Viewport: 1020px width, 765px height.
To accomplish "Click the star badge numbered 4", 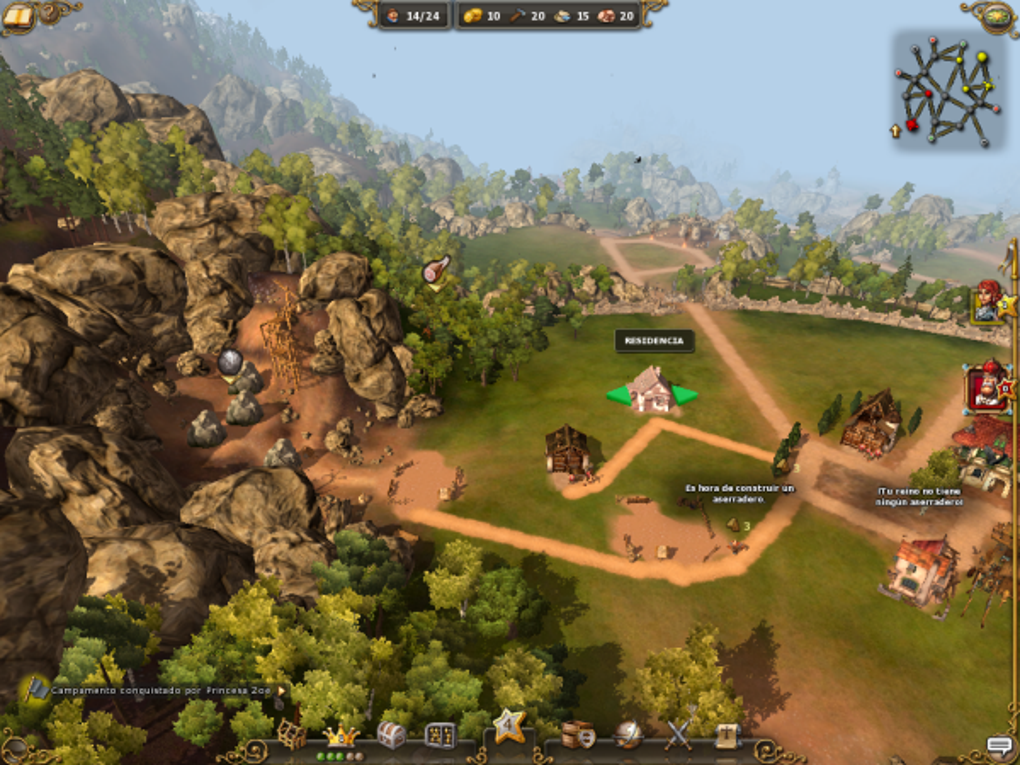I will click(x=509, y=724).
